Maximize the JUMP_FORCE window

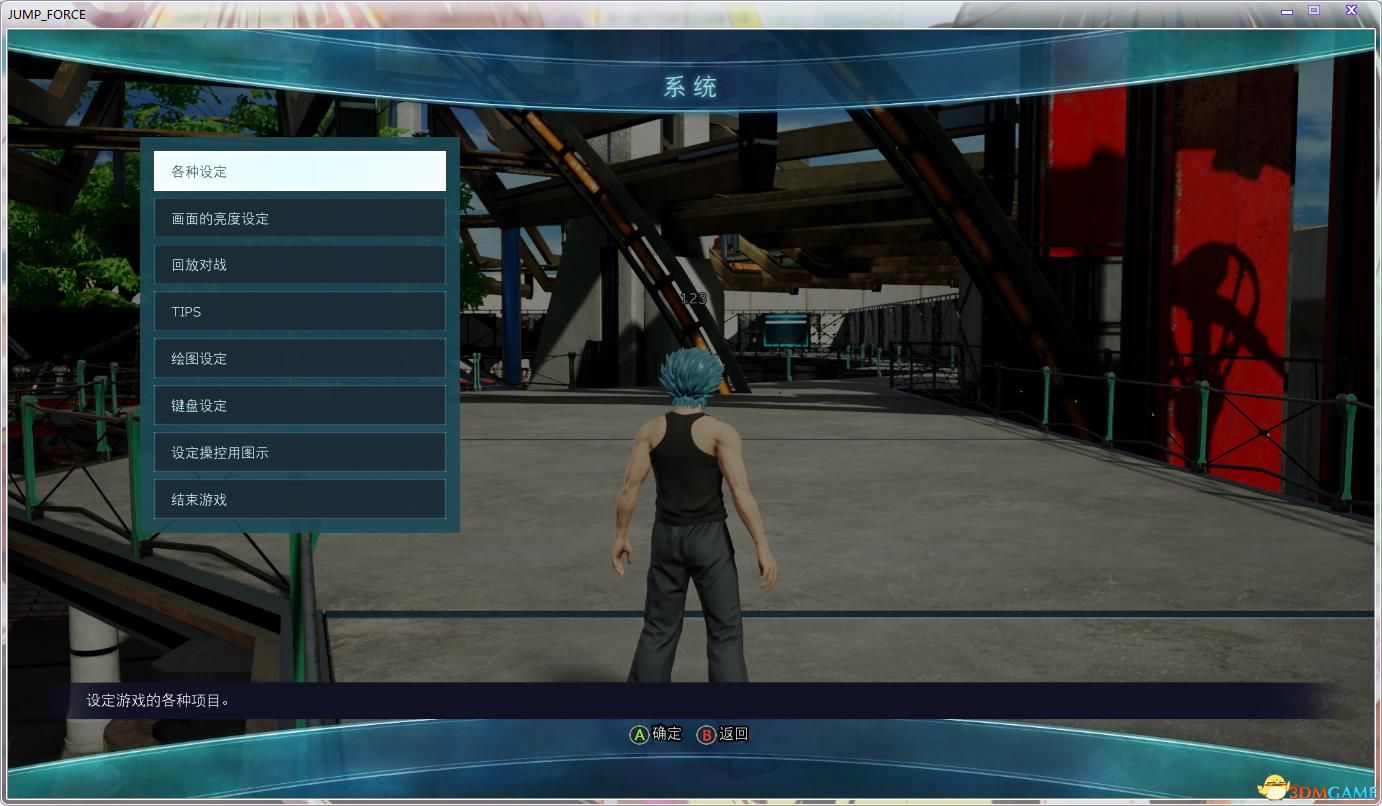click(1314, 11)
